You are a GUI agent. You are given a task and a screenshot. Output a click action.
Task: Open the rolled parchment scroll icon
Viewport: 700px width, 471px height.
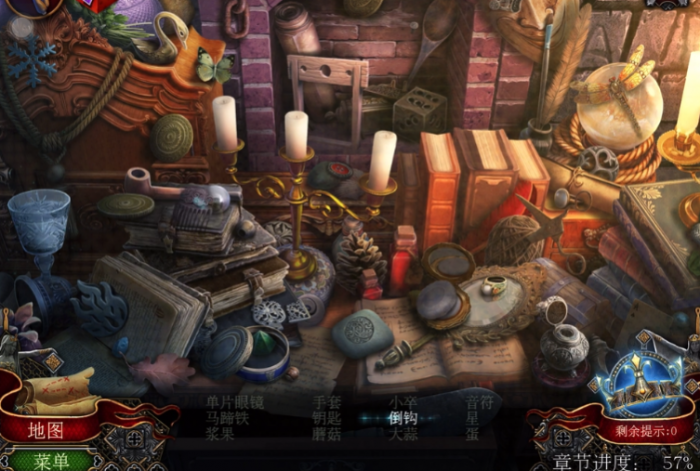pos(60,389)
